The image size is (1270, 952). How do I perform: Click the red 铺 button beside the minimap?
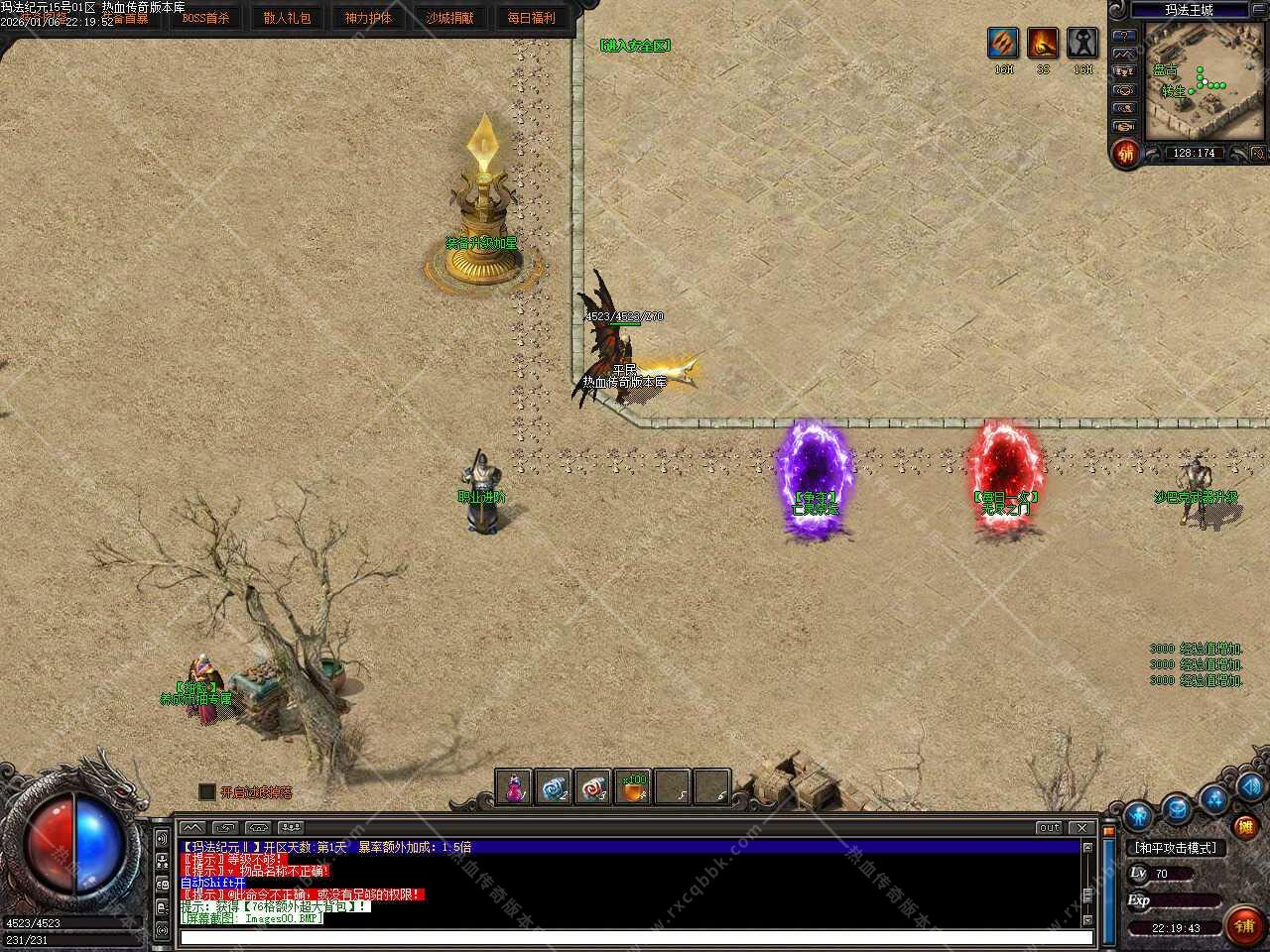pos(1125,154)
